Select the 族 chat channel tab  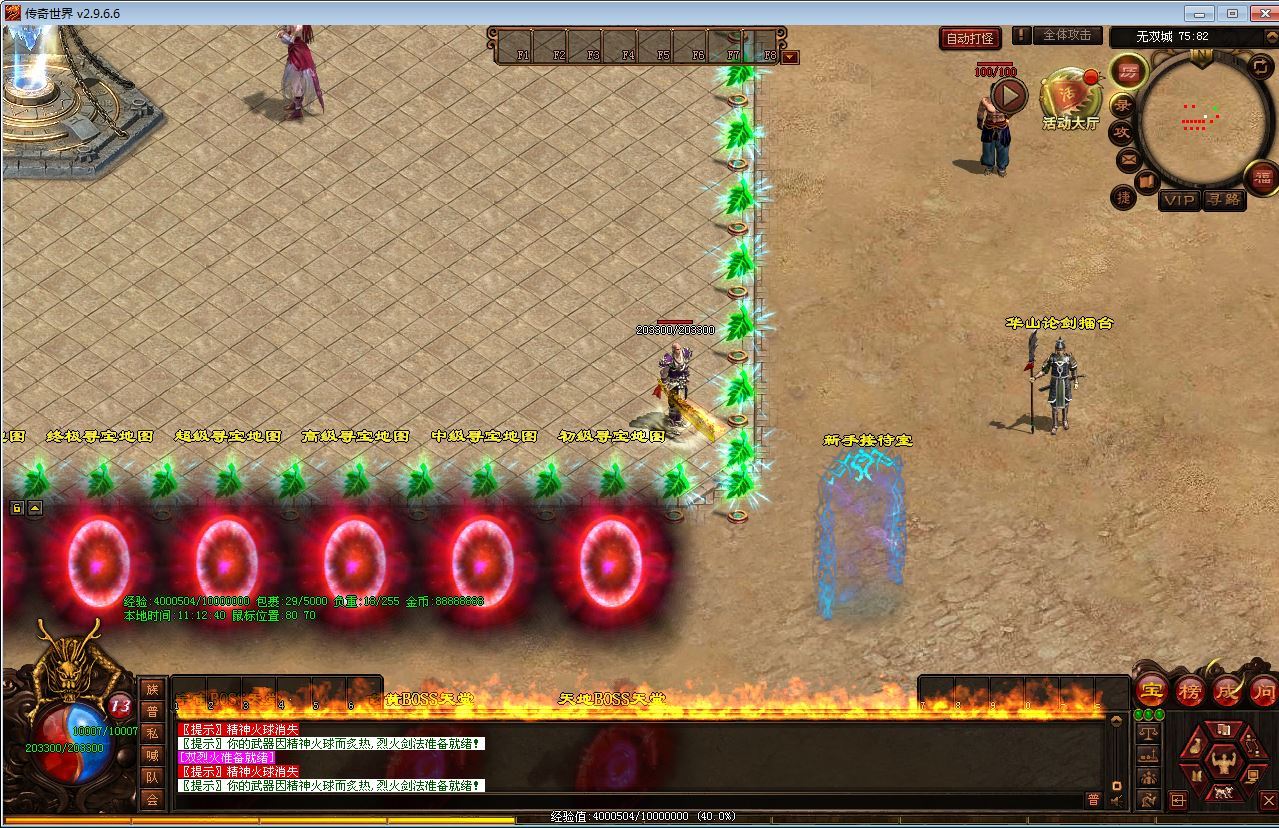152,689
